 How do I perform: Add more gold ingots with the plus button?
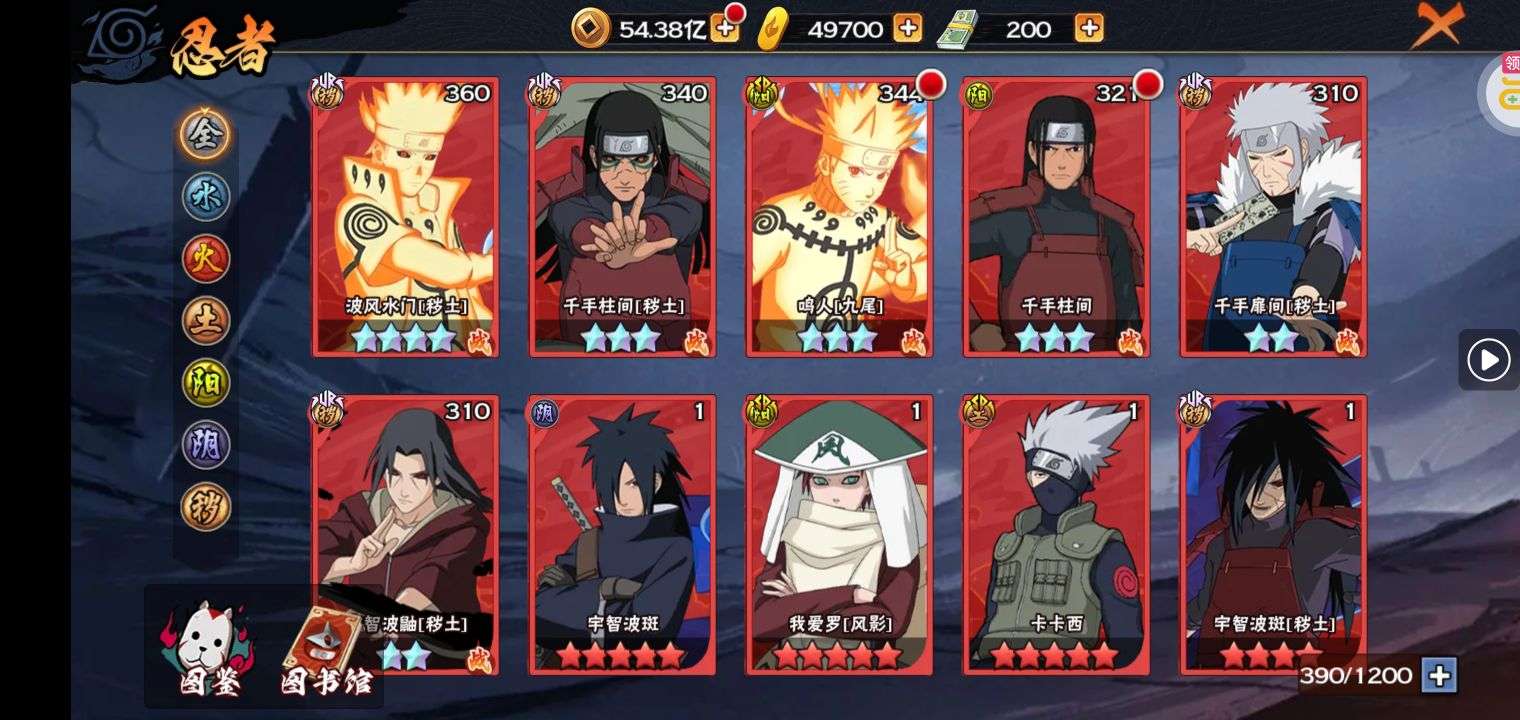pyautogui.click(x=907, y=29)
